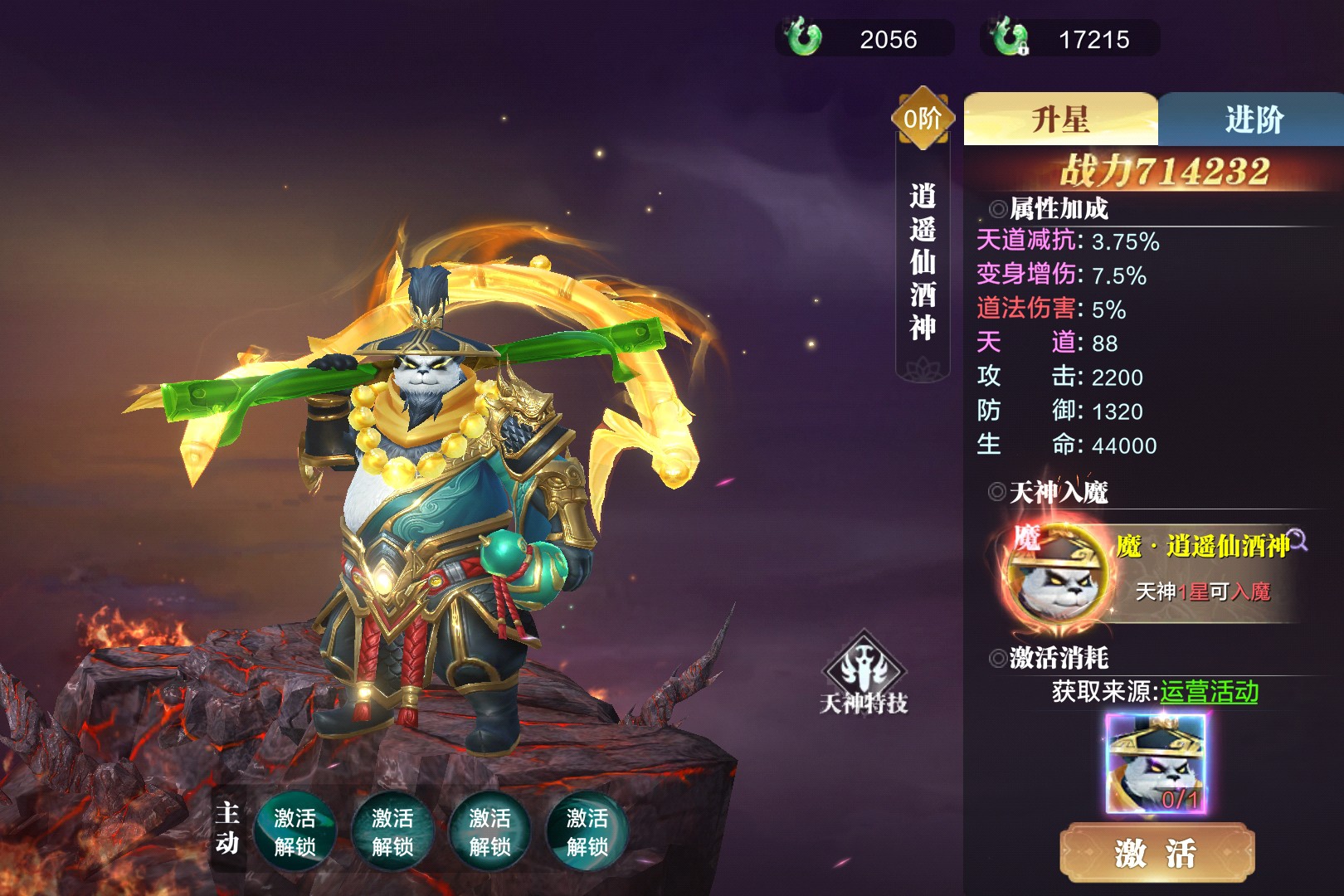Click the locked jade currency icon
Viewport: 1344px width, 896px height.
[1010, 38]
